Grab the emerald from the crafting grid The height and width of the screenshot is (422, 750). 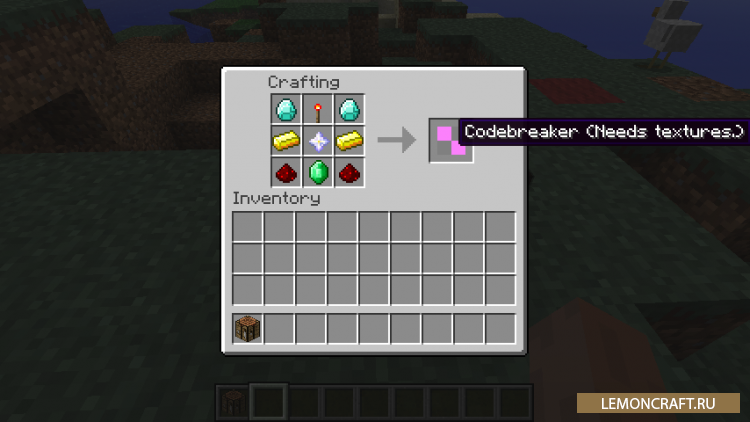pos(317,172)
